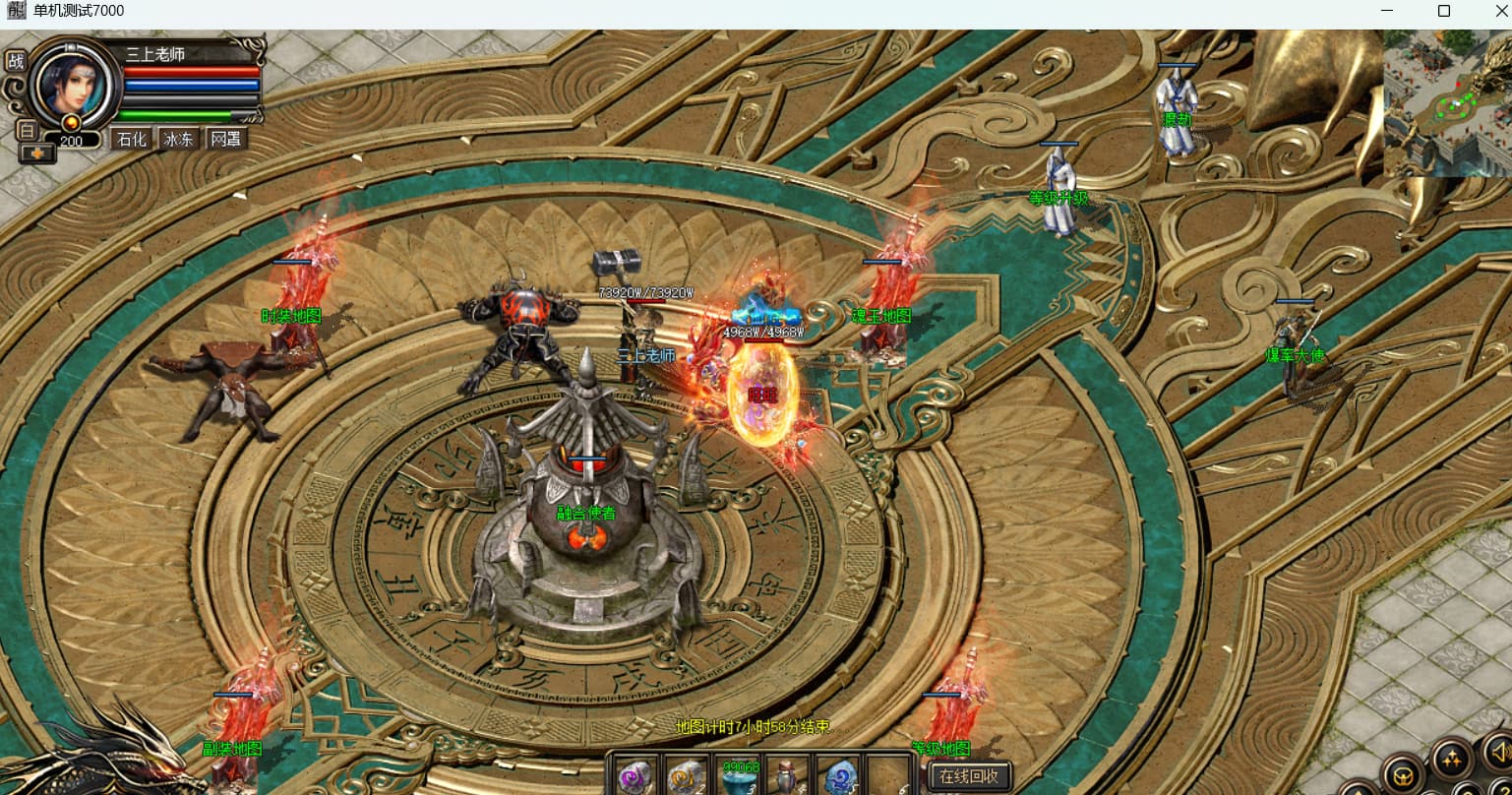Use the orange swirl stone in hotbar
Viewport: 1512px width, 795px height.
[x=687, y=776]
